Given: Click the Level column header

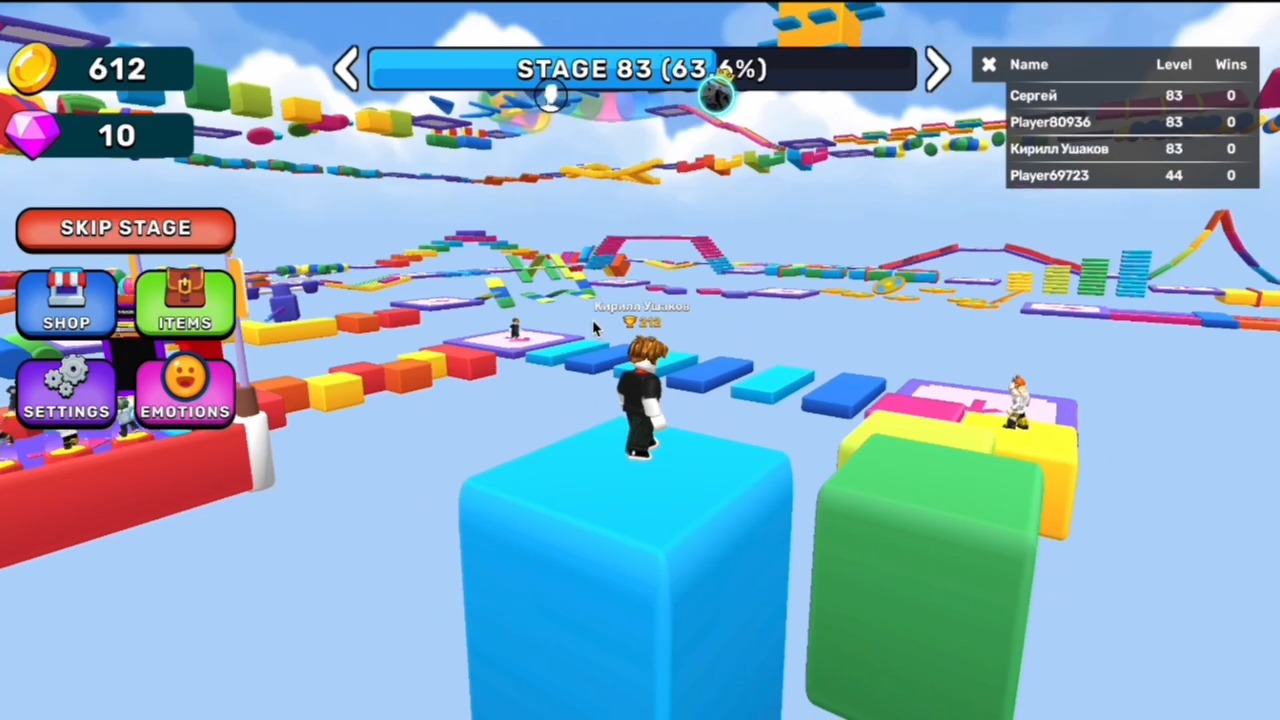Looking at the screenshot, I should pos(1174,64).
